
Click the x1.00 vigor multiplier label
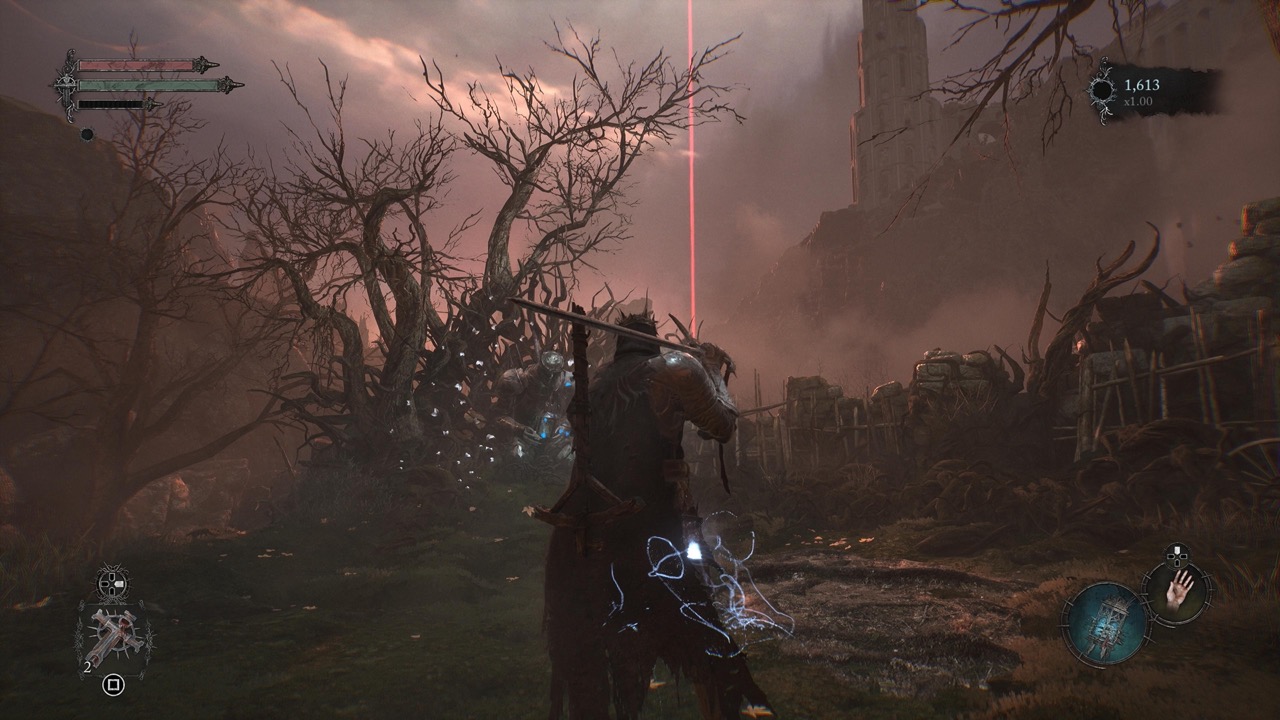click(x=1138, y=101)
